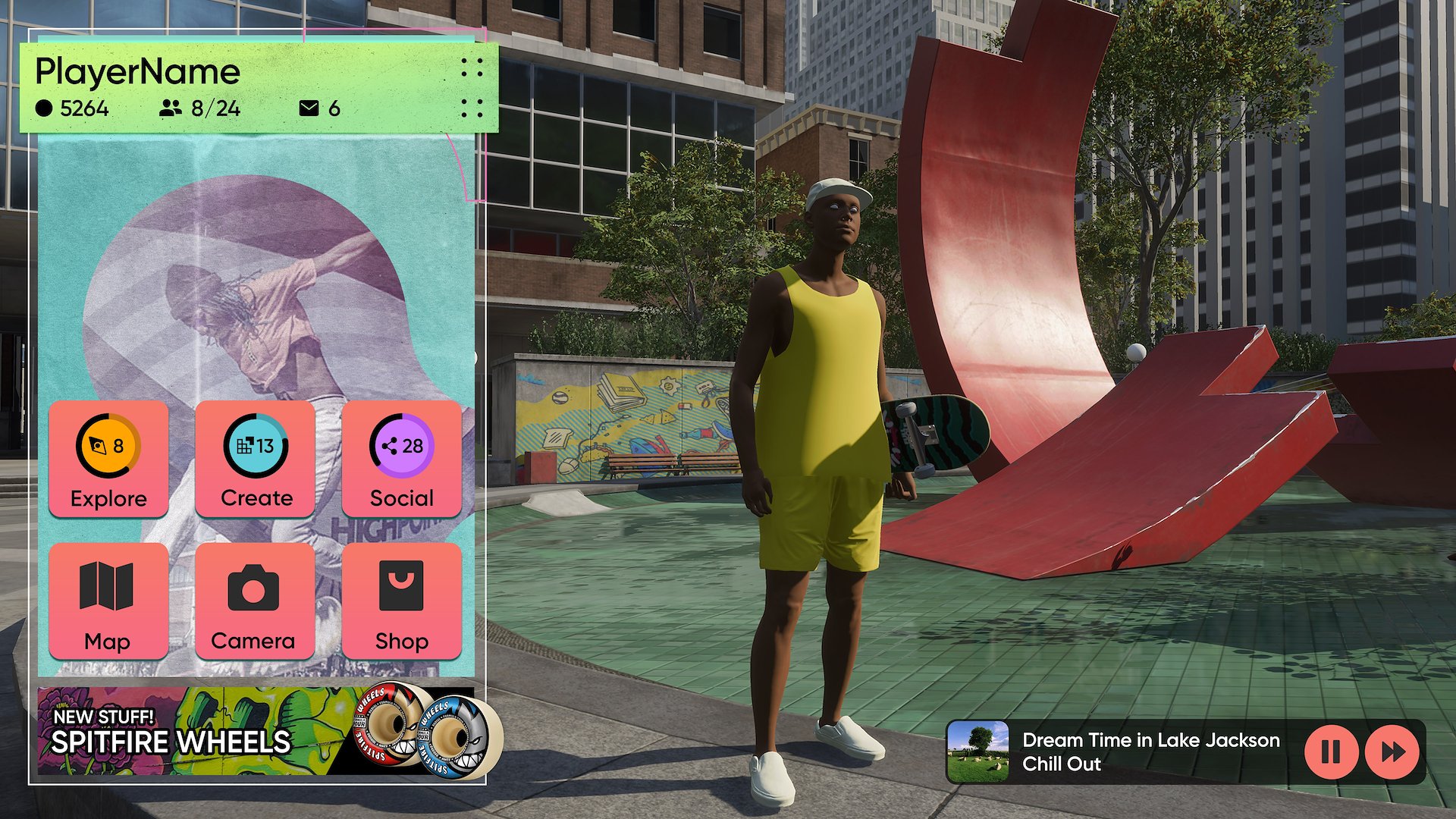Open the Explore menu tile
The image size is (1456, 819).
[108, 460]
